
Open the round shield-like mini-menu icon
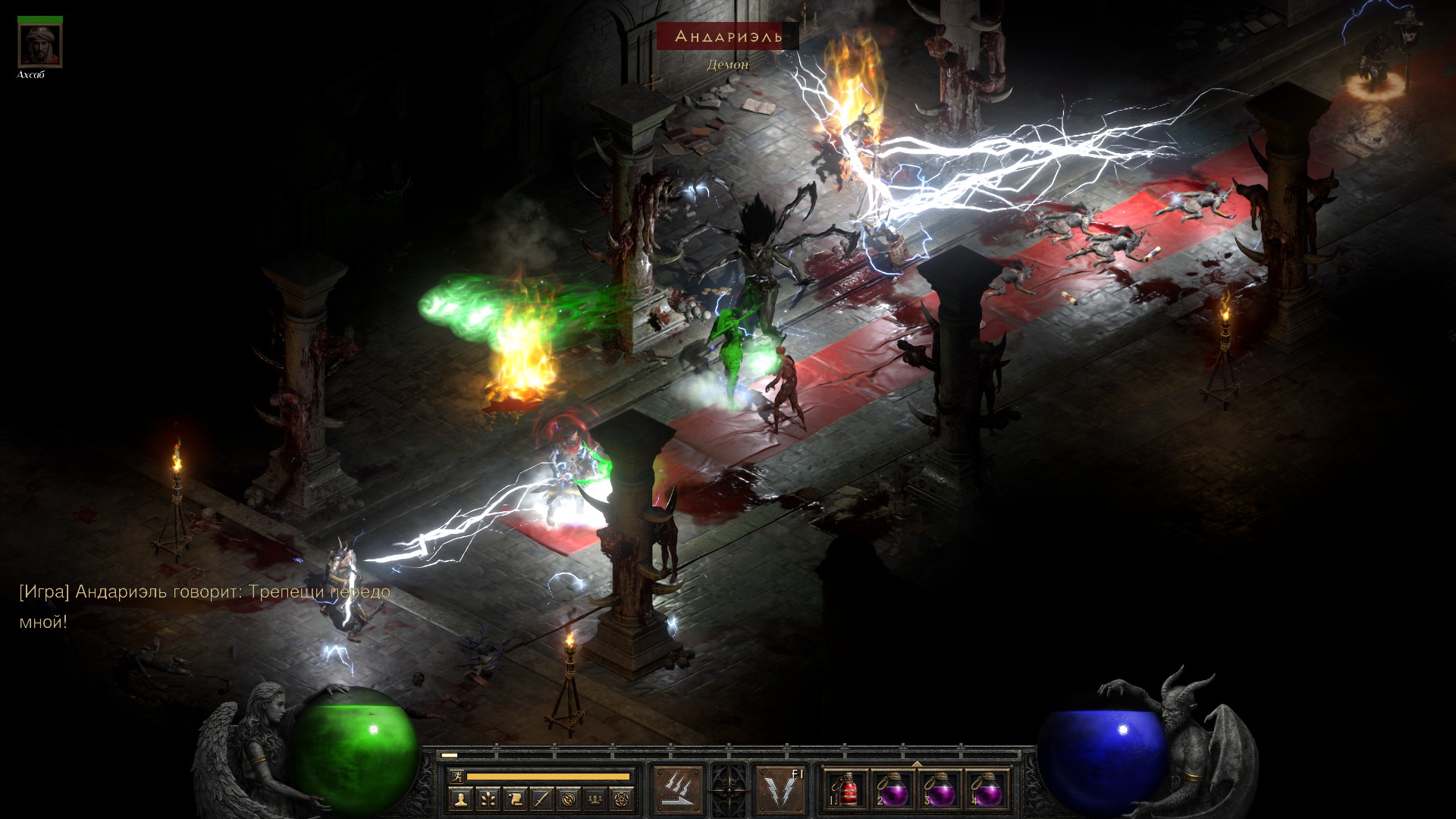(570, 799)
